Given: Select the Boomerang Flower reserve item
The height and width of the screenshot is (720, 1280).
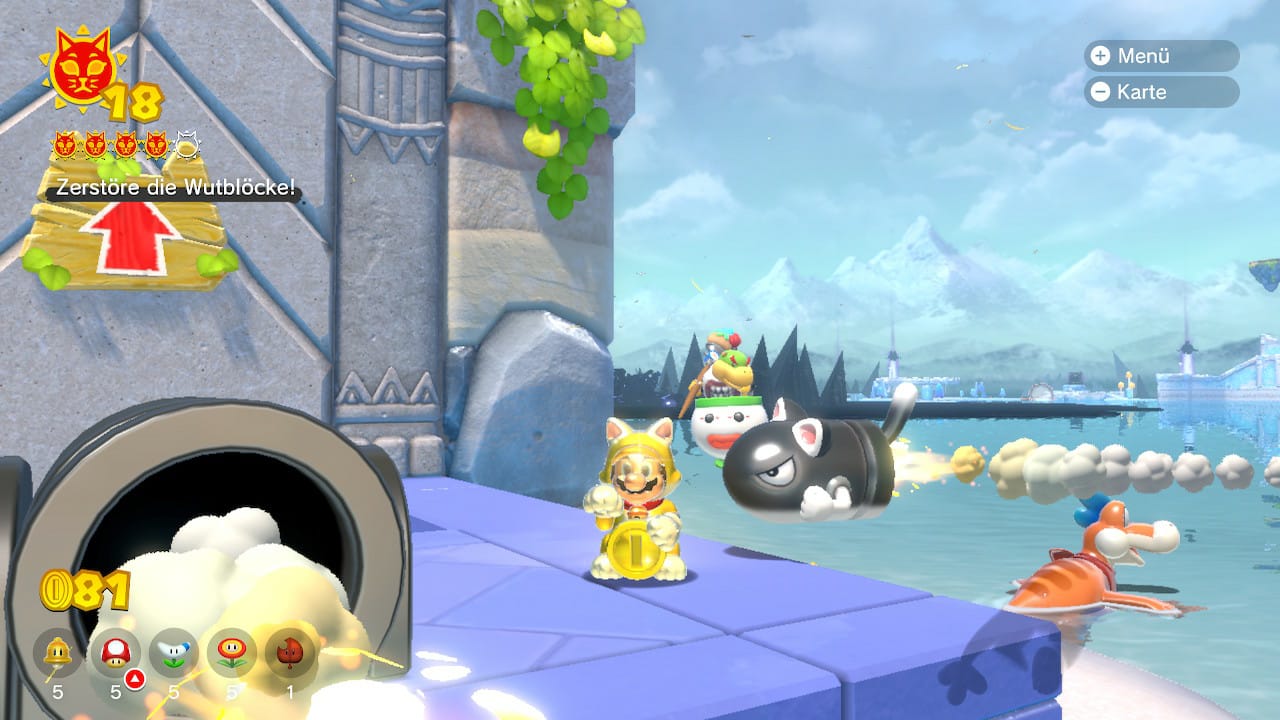Looking at the screenshot, I should pyautogui.click(x=174, y=654).
